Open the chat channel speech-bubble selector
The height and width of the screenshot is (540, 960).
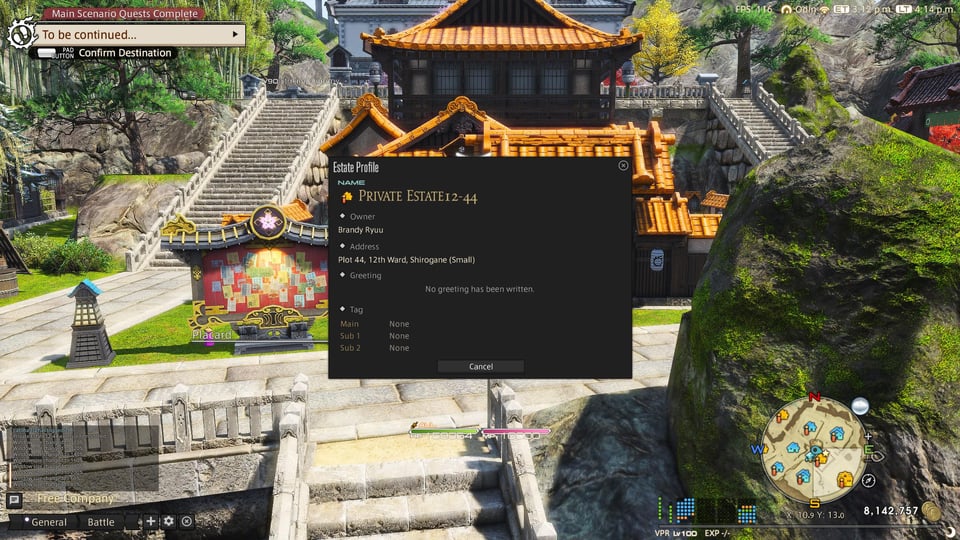point(14,500)
